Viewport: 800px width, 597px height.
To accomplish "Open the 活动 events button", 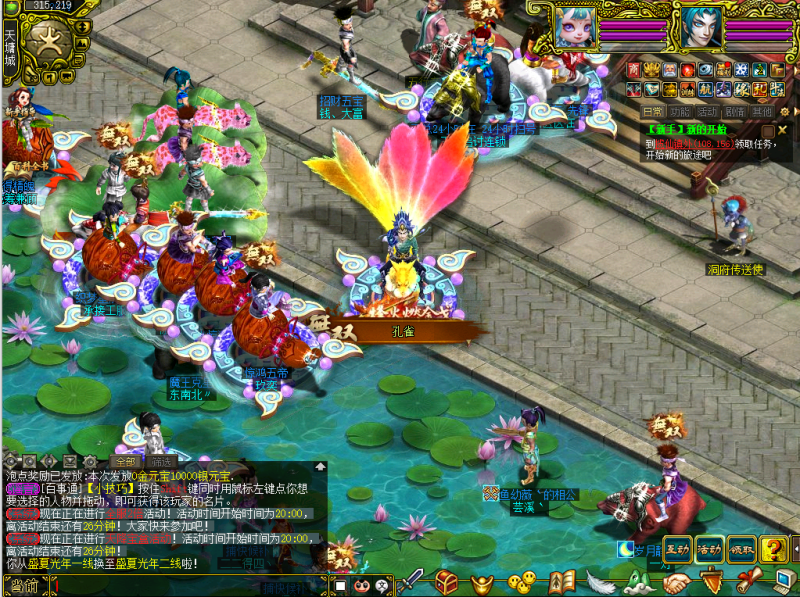I will [x=709, y=548].
